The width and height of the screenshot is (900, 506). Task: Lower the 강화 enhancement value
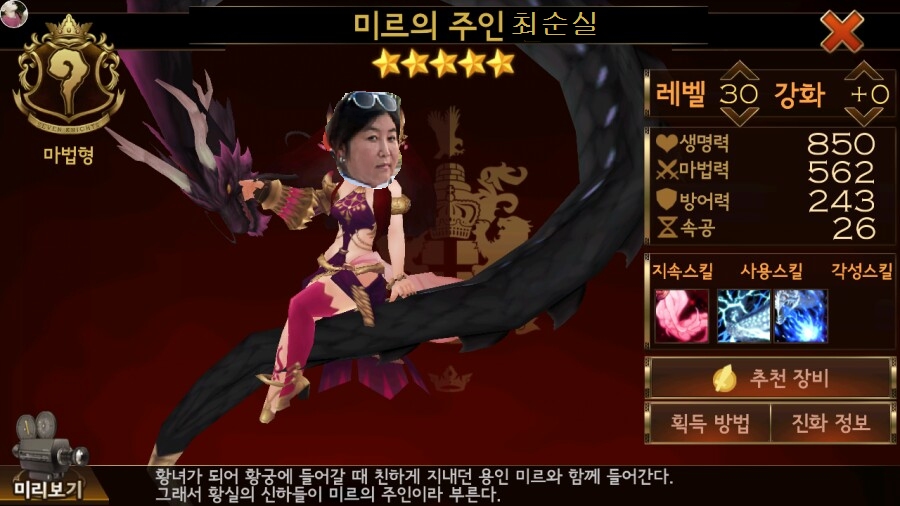click(x=866, y=111)
